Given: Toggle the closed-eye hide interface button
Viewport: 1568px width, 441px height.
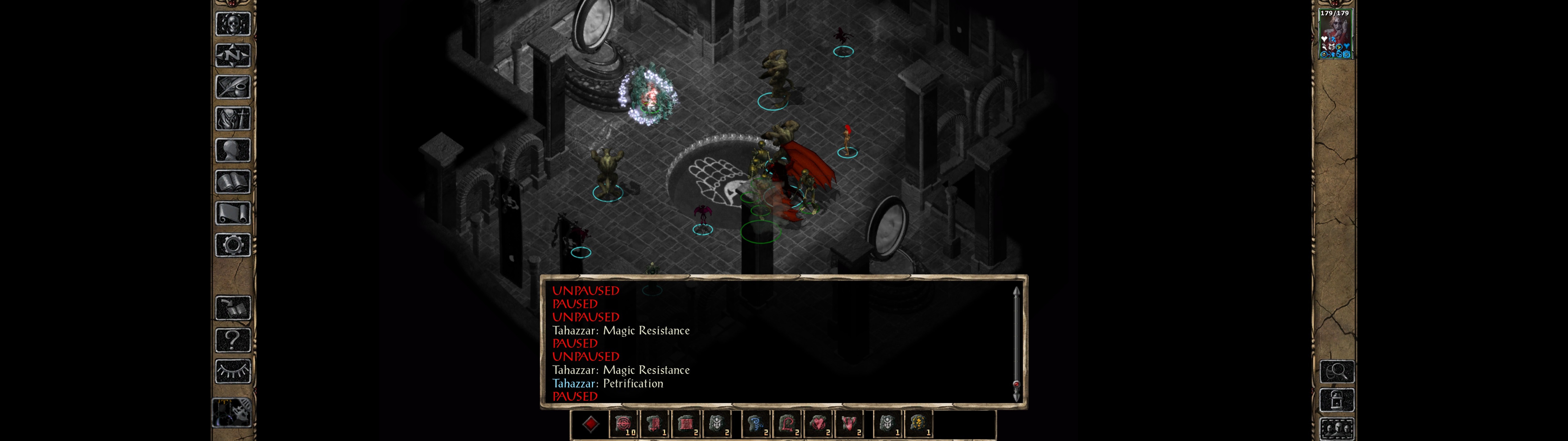Looking at the screenshot, I should [232, 371].
